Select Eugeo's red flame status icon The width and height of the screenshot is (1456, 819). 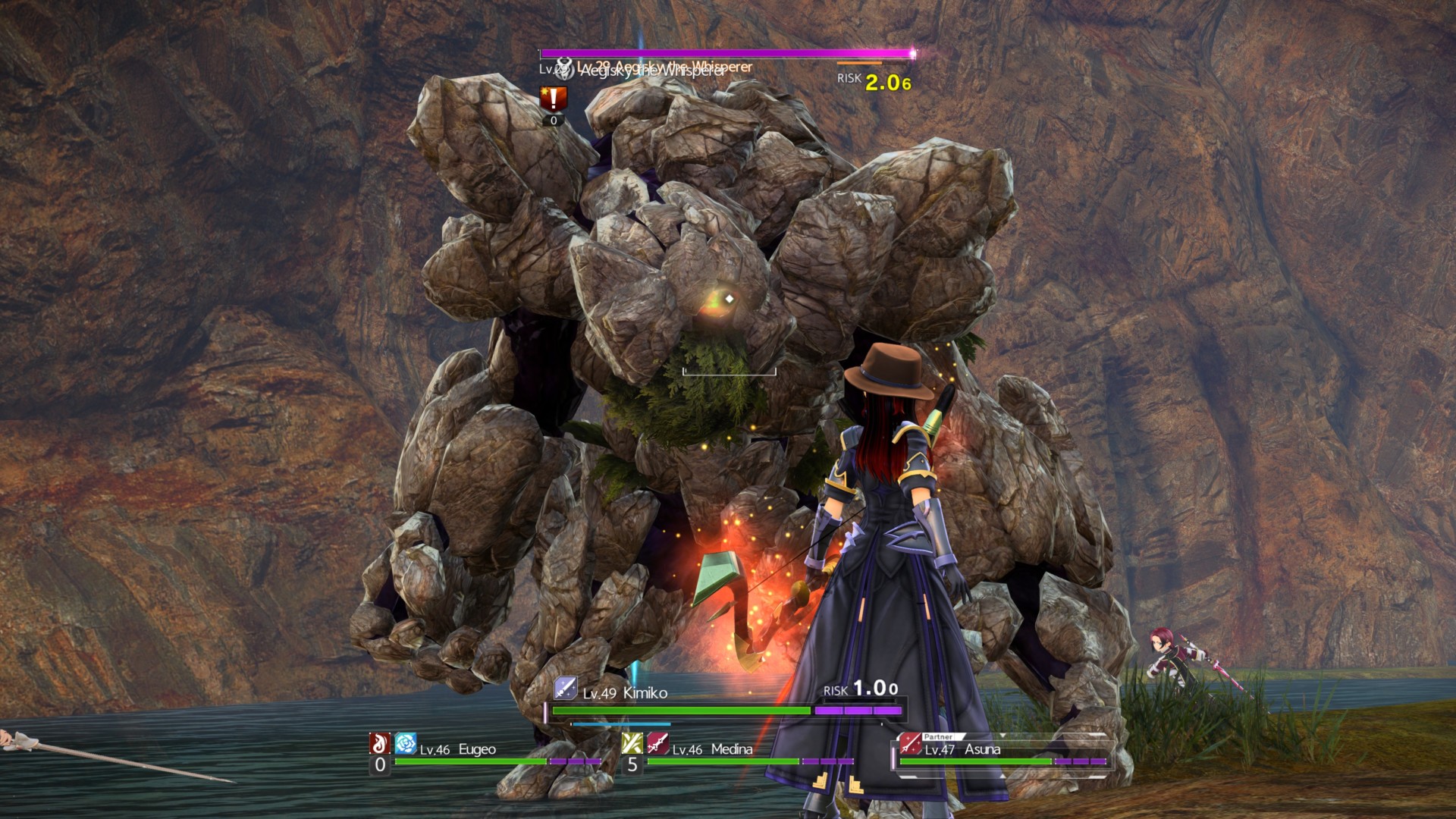click(x=379, y=743)
